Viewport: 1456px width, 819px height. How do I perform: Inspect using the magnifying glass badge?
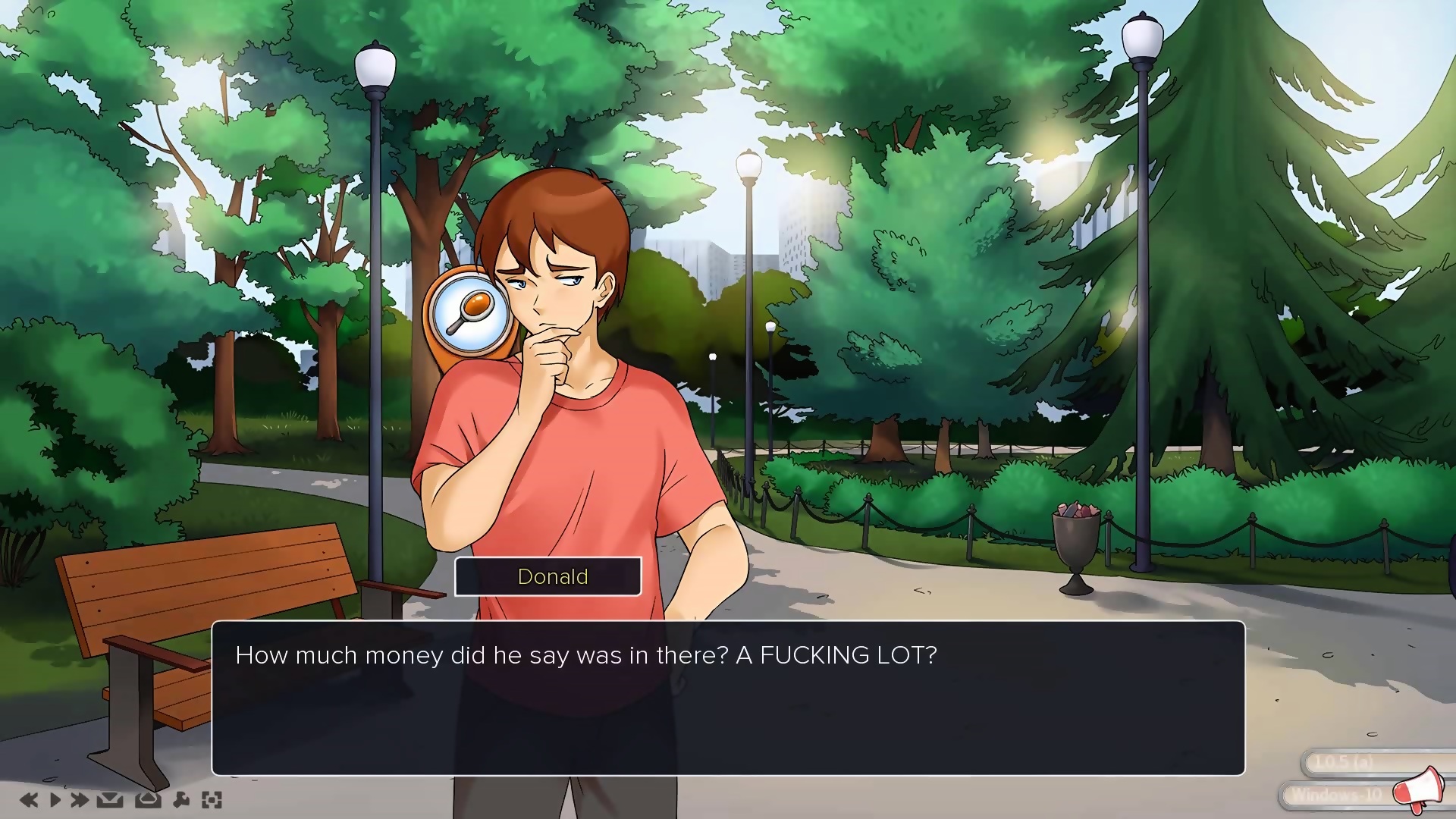(x=469, y=311)
